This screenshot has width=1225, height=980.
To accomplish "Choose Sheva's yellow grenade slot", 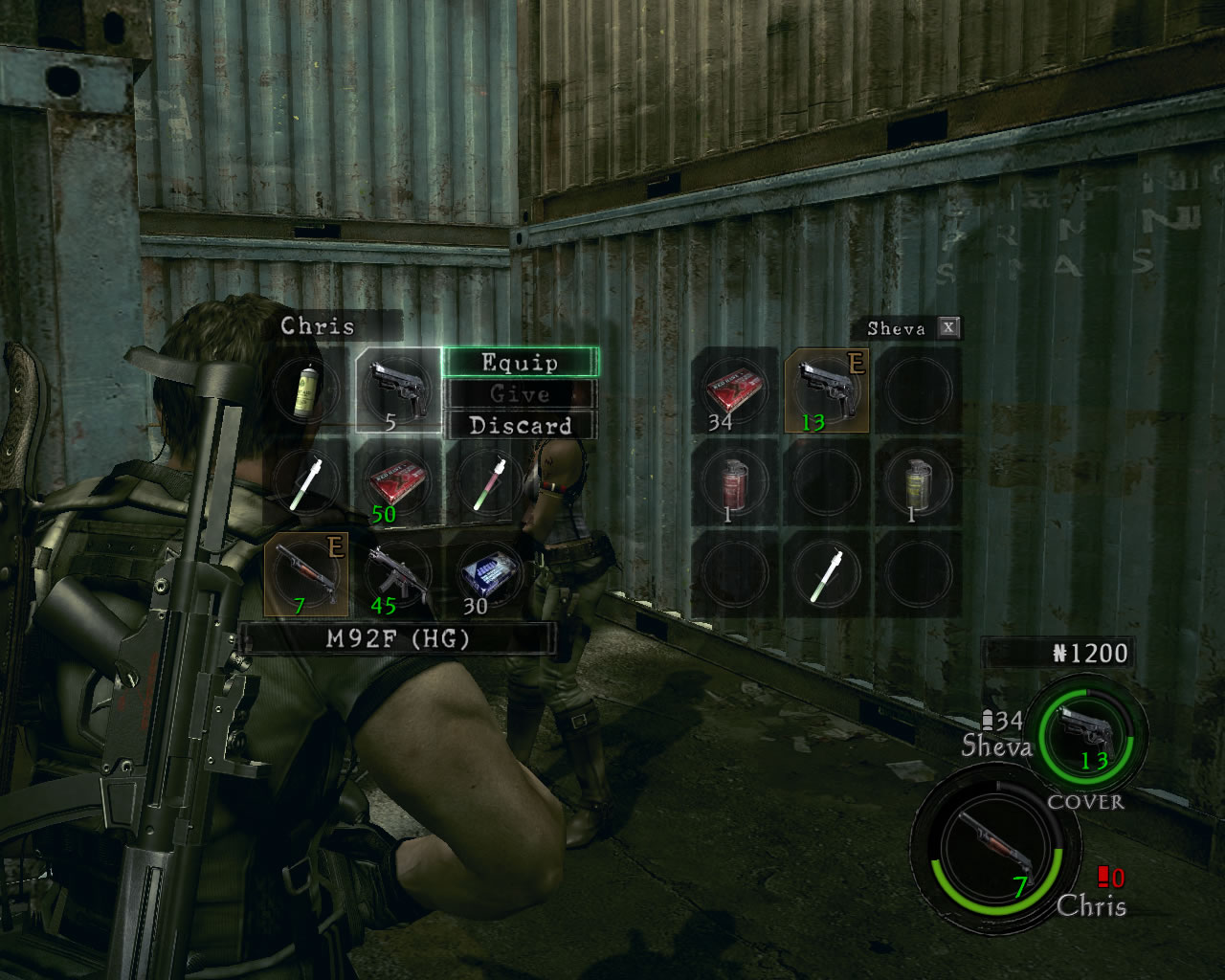I will coord(916,481).
